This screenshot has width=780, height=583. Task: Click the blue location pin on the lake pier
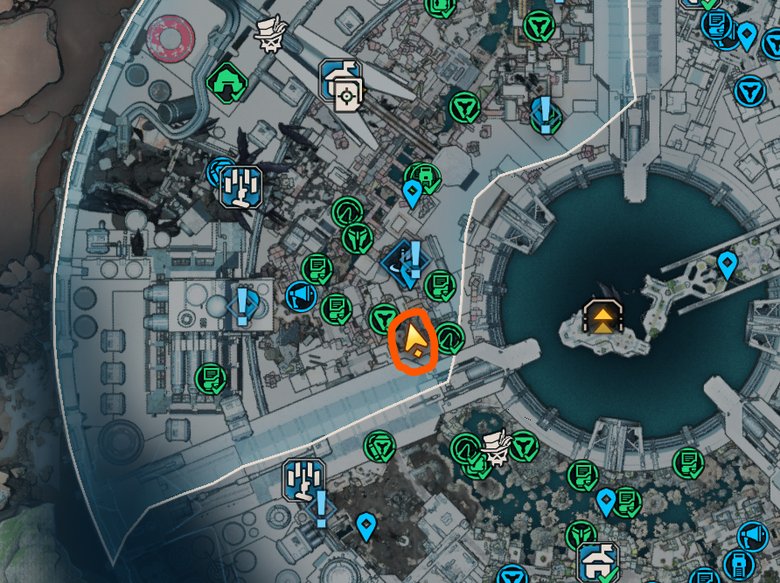pyautogui.click(x=727, y=265)
